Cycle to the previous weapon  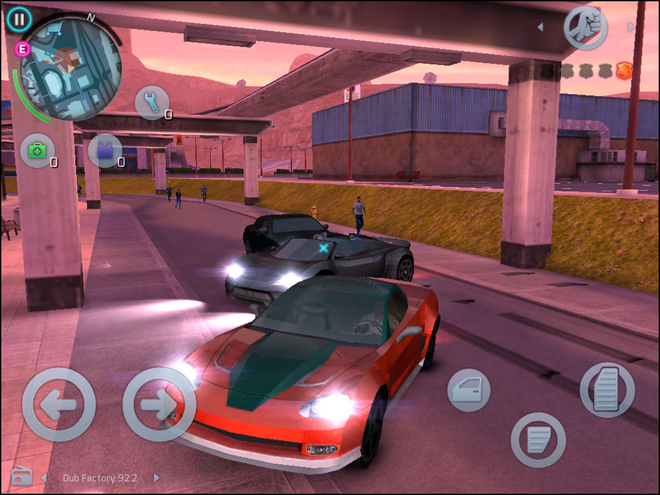[541, 27]
